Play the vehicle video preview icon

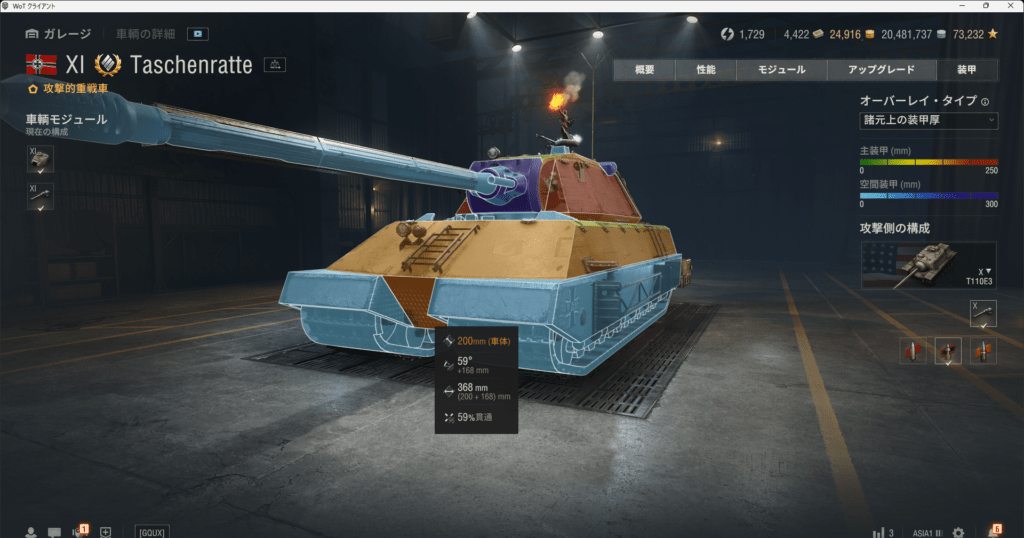click(199, 34)
